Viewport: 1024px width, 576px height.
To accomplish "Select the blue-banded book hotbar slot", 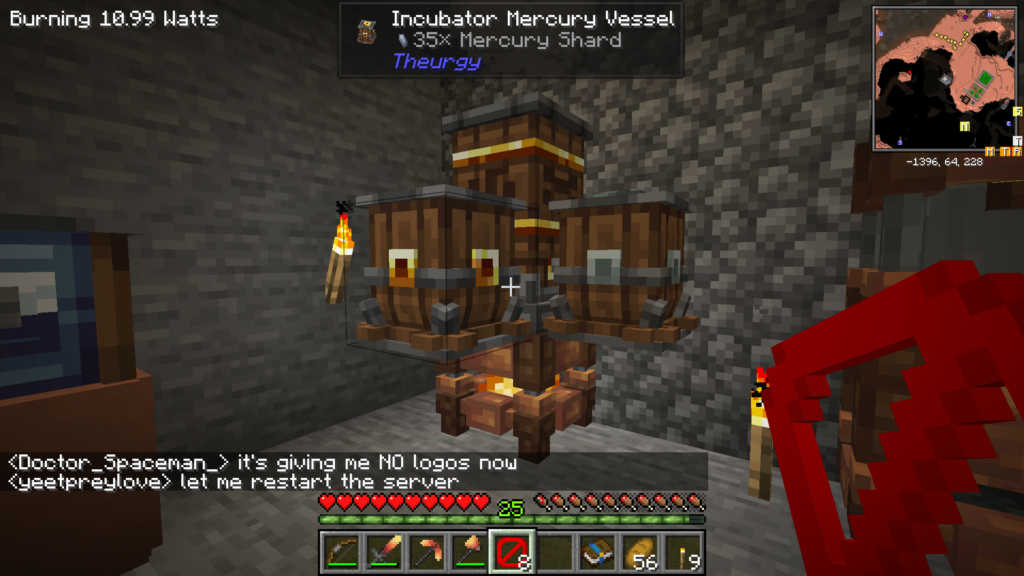I will coord(596,552).
